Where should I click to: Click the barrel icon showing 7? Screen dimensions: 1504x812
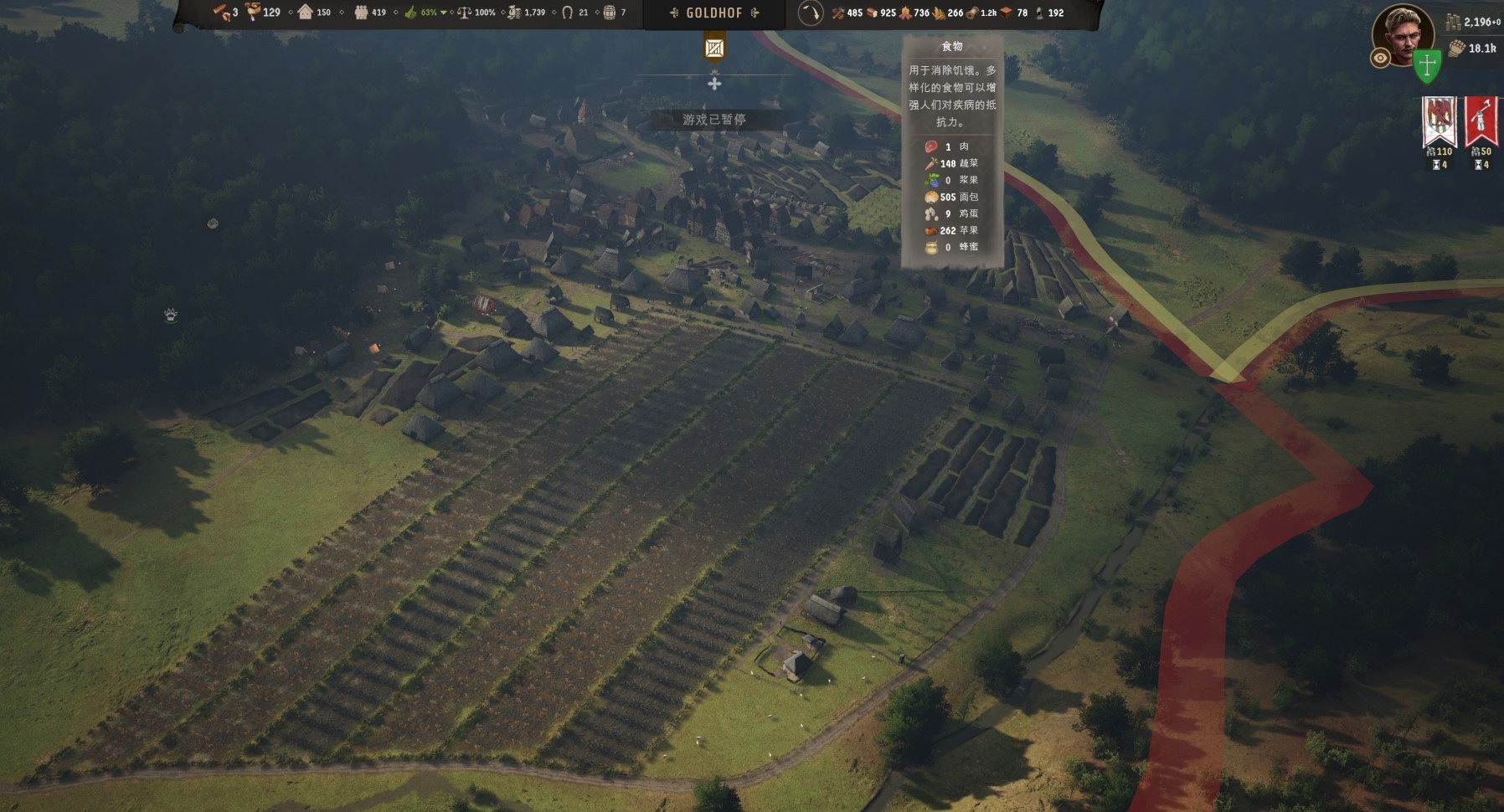(x=610, y=13)
